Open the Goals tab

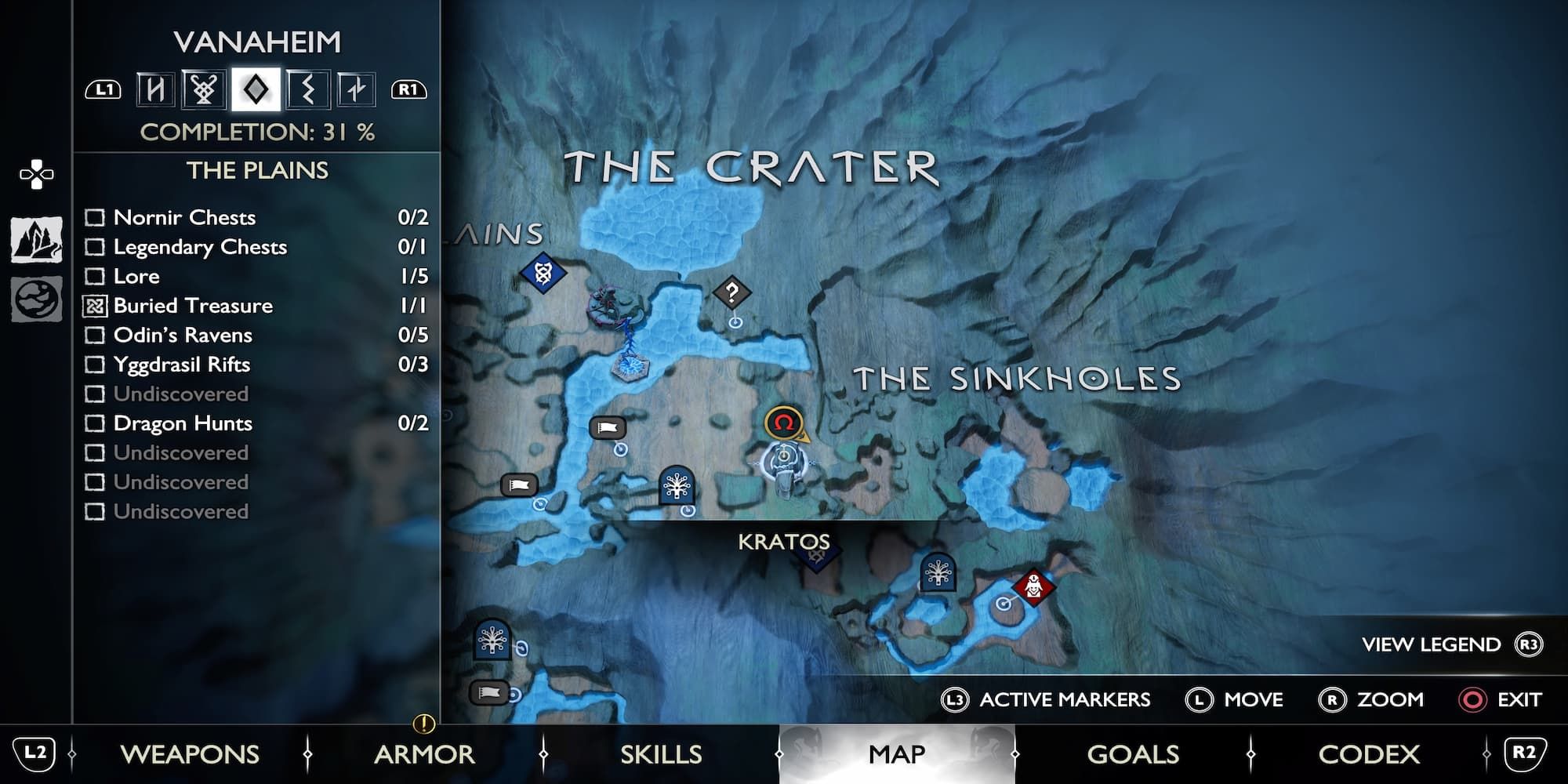pos(1133,754)
